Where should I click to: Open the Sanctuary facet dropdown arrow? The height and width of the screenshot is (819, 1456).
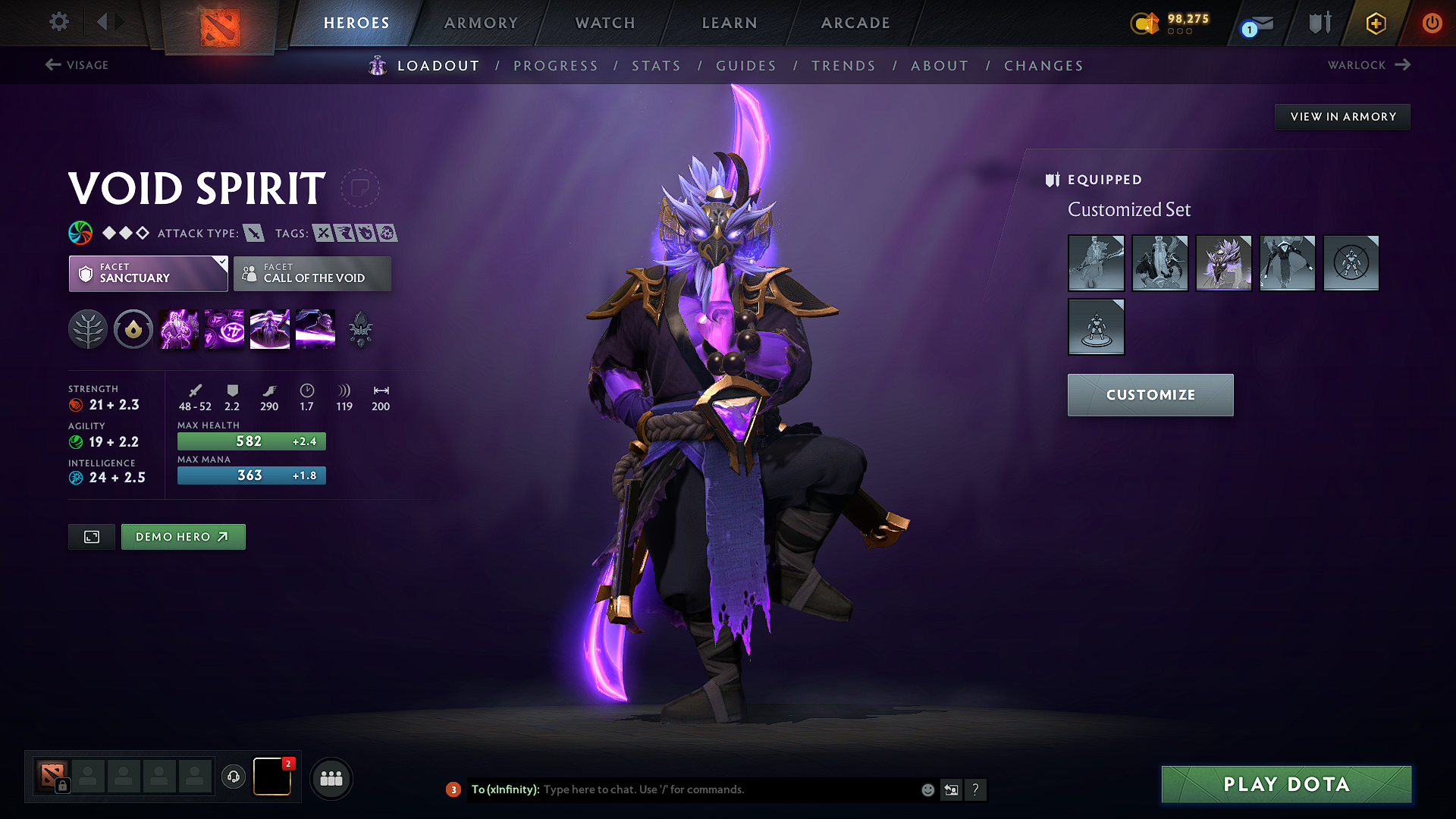pyautogui.click(x=221, y=263)
